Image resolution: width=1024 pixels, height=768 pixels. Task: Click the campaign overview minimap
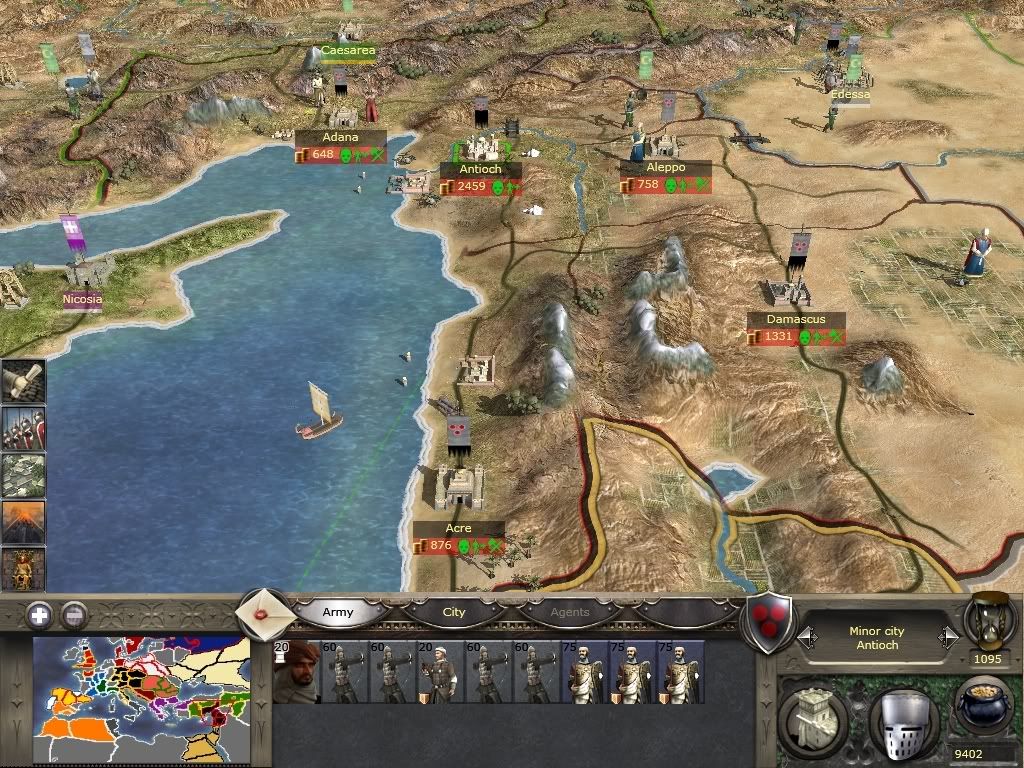(140, 686)
